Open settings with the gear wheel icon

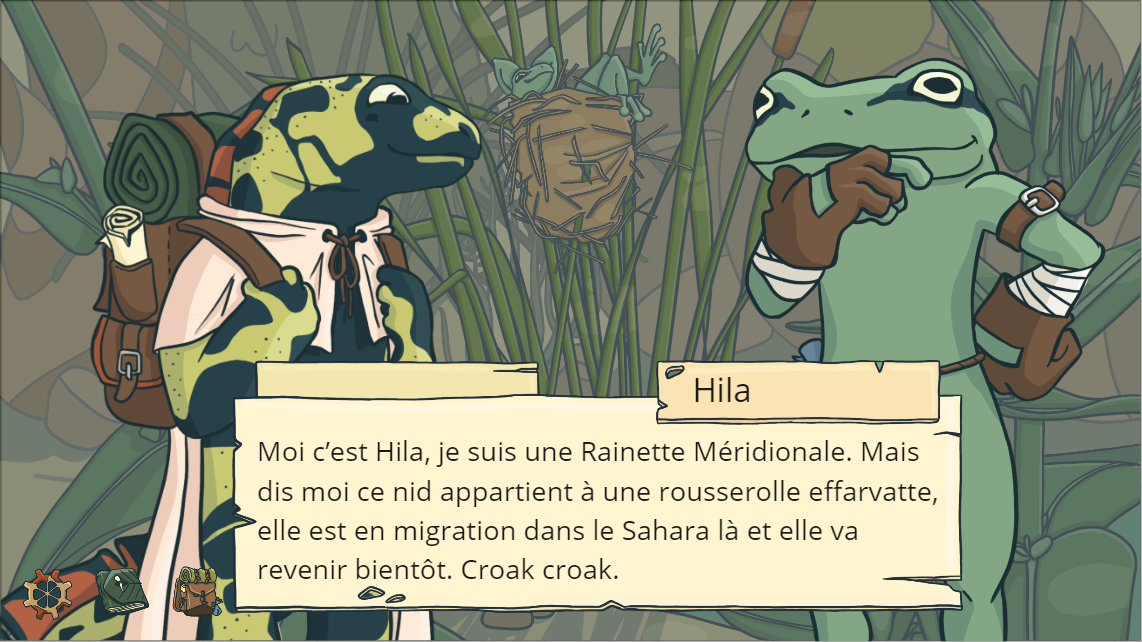tap(47, 593)
